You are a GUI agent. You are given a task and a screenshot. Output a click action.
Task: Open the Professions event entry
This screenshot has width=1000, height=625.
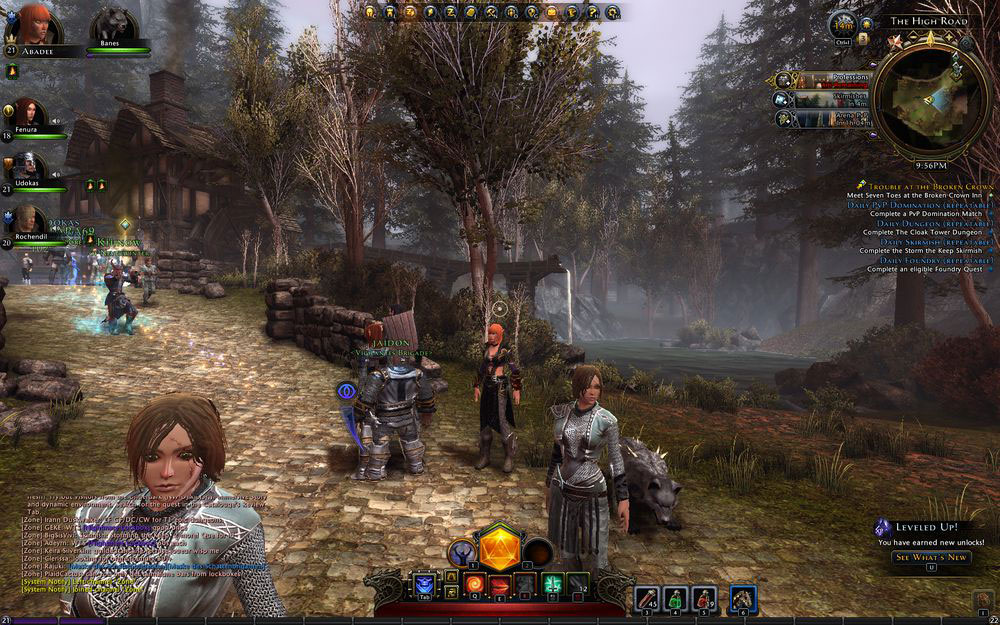(x=821, y=80)
